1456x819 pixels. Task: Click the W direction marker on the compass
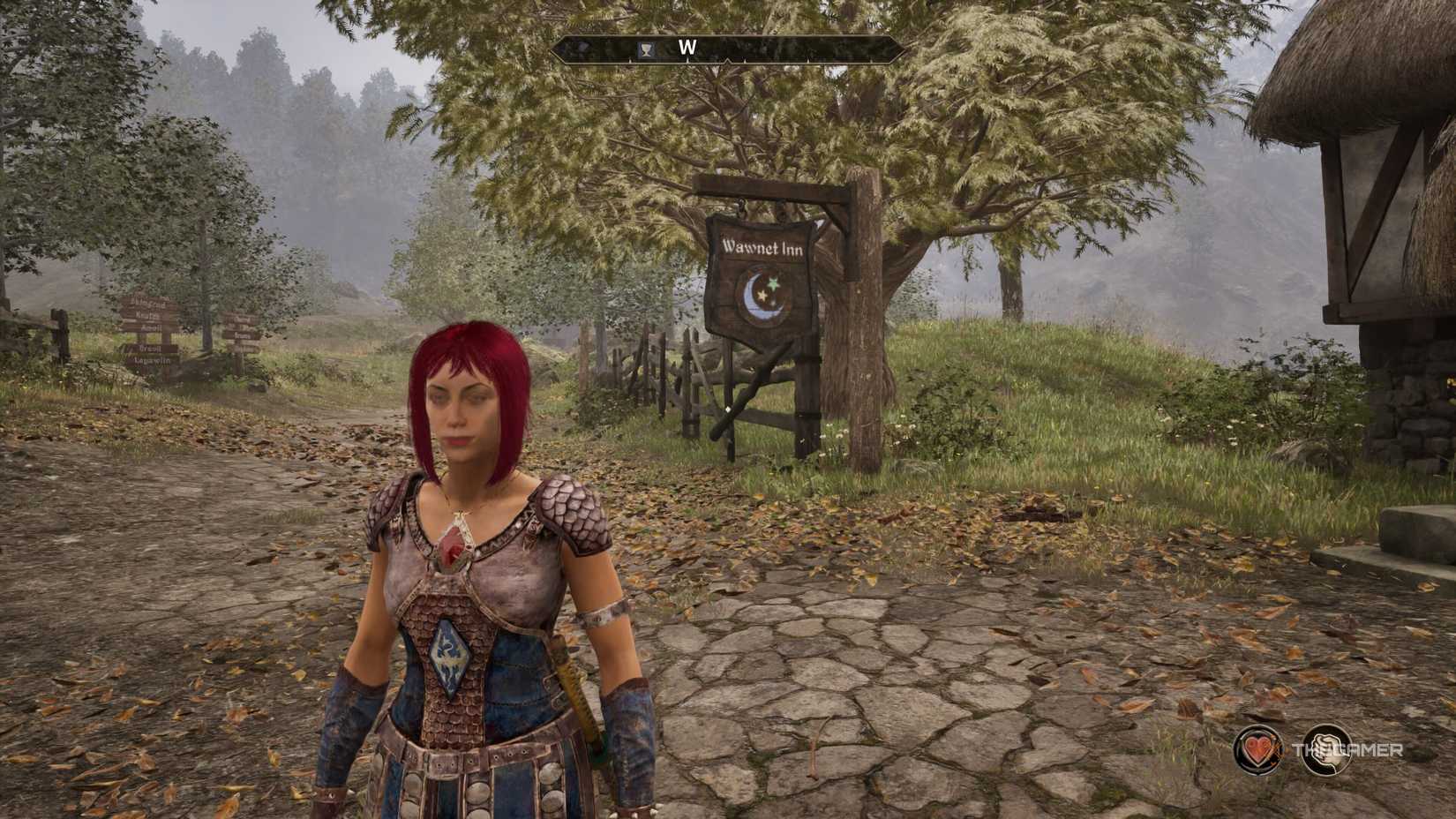pos(688,48)
